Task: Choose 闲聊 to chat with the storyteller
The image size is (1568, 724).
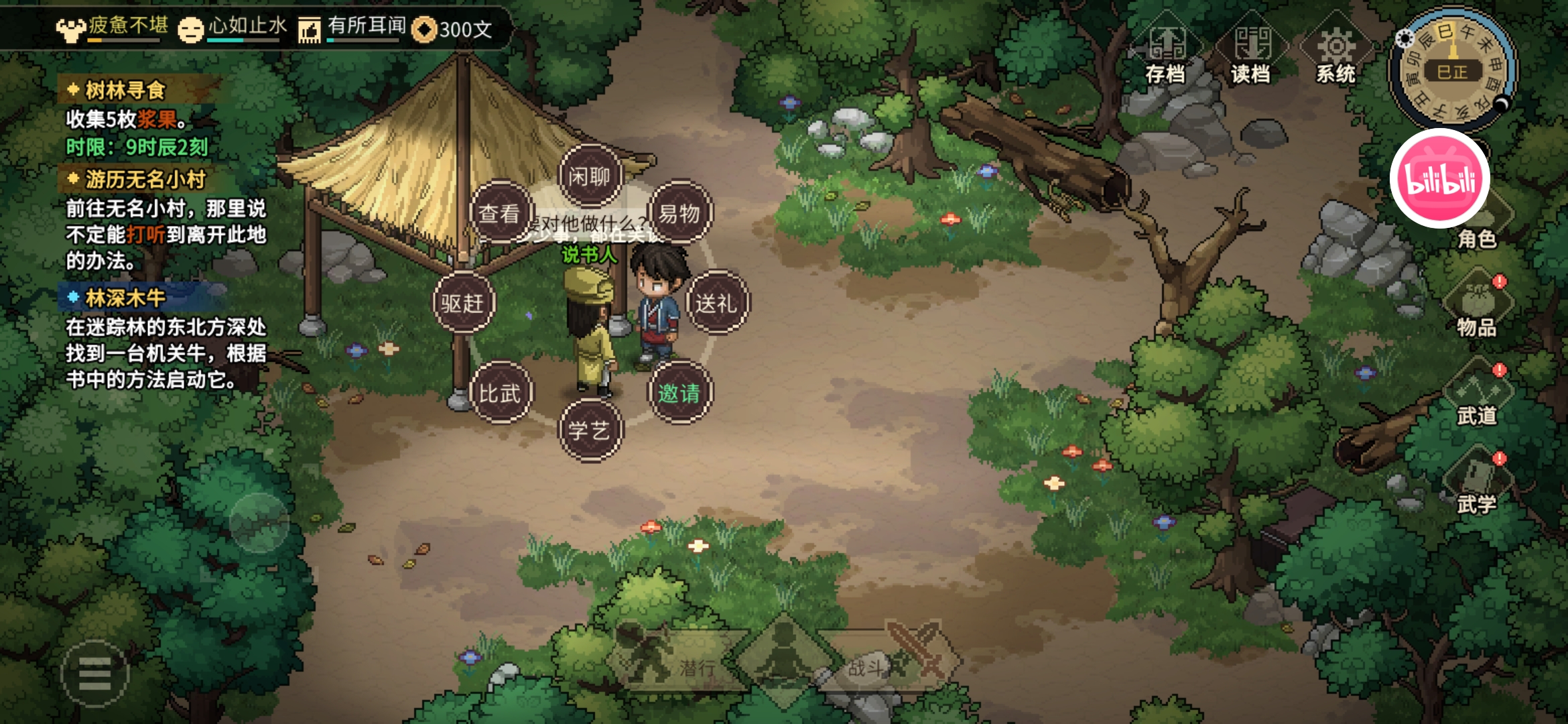Action: click(590, 176)
